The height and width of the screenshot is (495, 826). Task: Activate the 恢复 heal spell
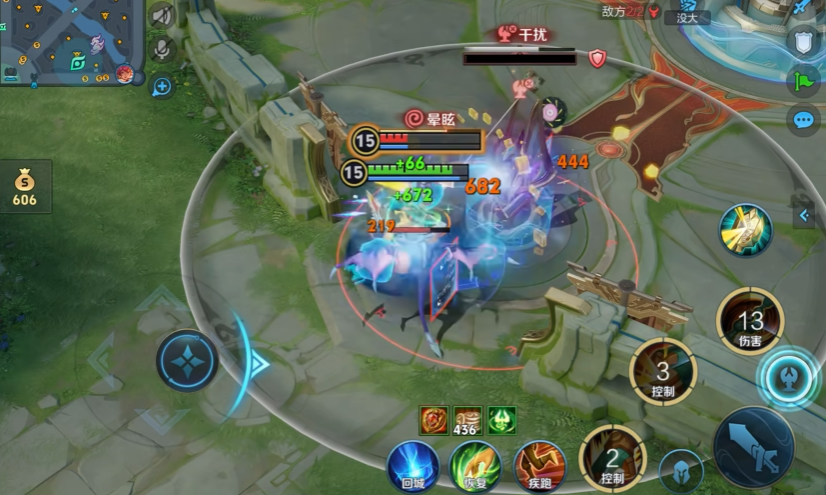(475, 466)
